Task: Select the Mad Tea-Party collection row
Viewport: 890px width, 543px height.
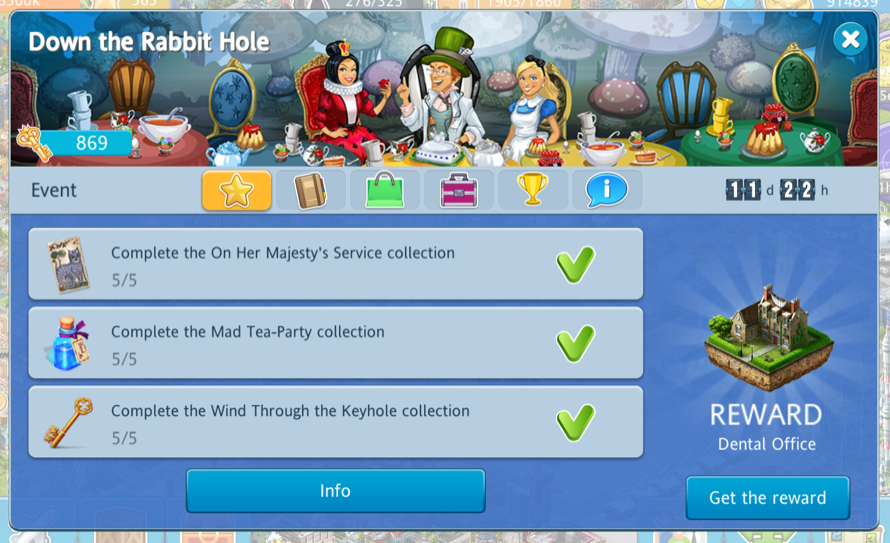Action: click(x=335, y=344)
